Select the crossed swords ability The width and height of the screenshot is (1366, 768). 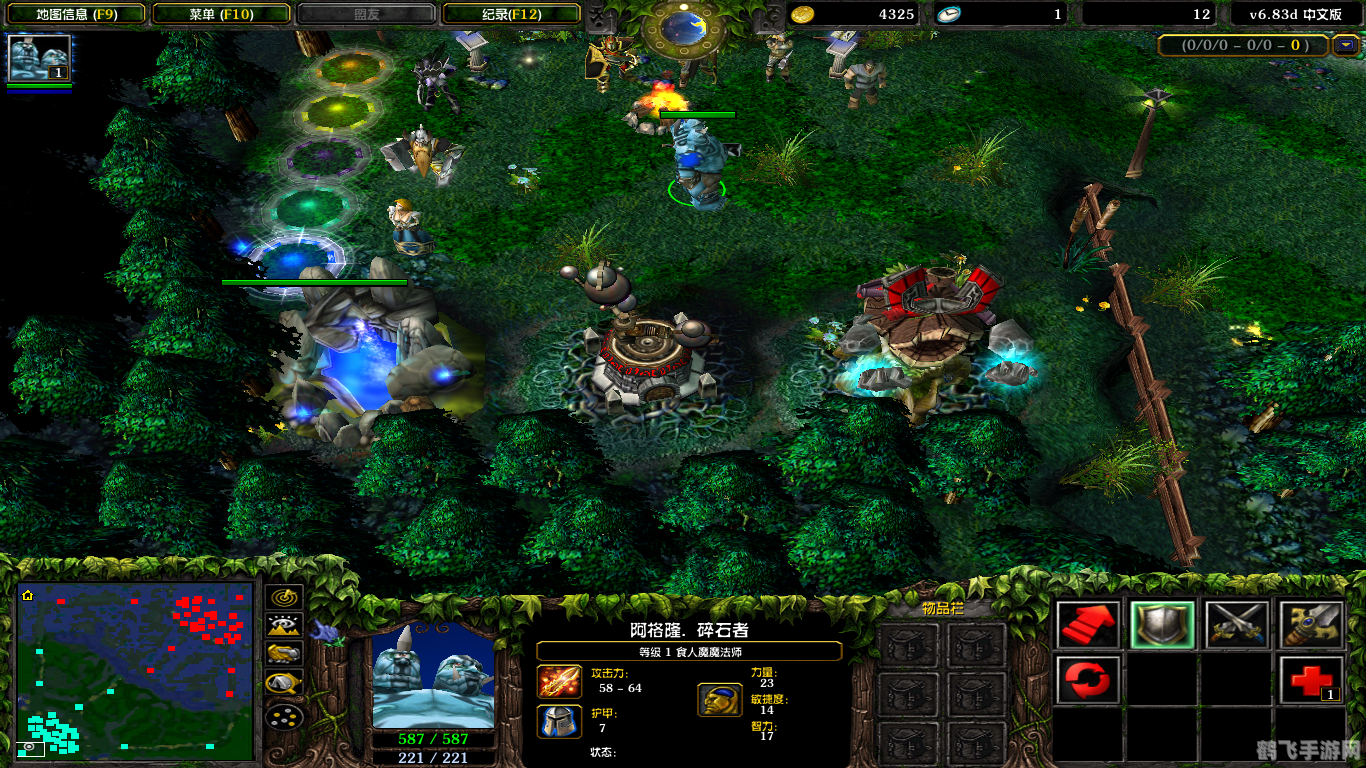click(1237, 622)
